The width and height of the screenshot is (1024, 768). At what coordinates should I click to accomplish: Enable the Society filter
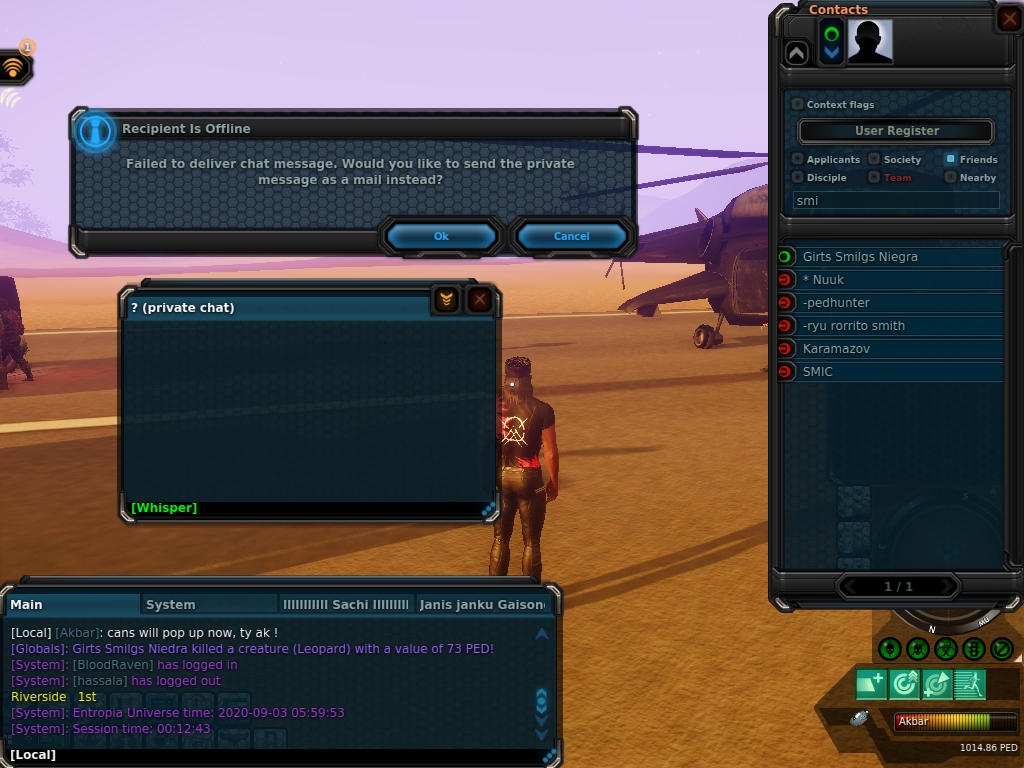(x=874, y=159)
